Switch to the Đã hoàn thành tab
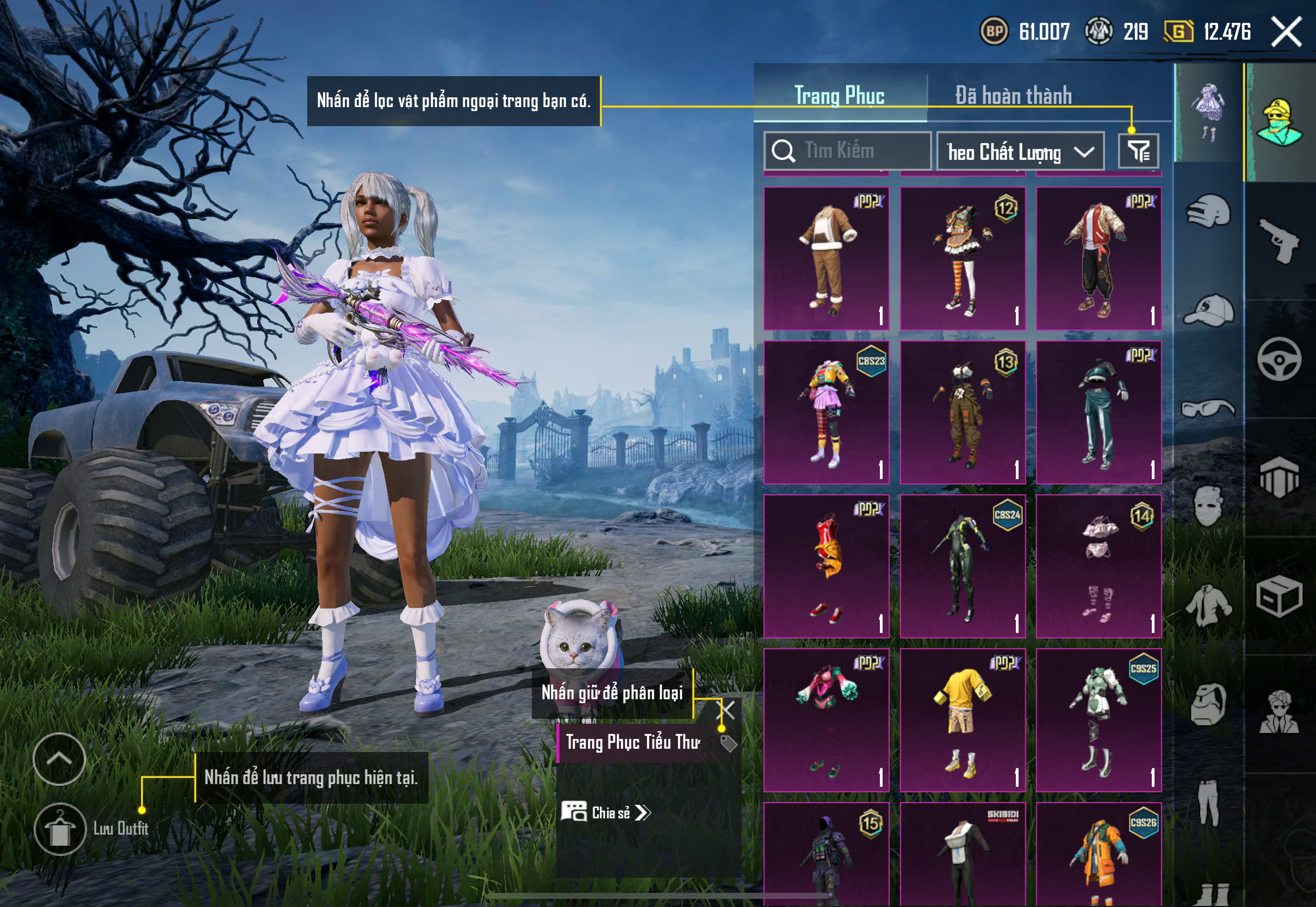The width and height of the screenshot is (1316, 907). tap(1013, 96)
